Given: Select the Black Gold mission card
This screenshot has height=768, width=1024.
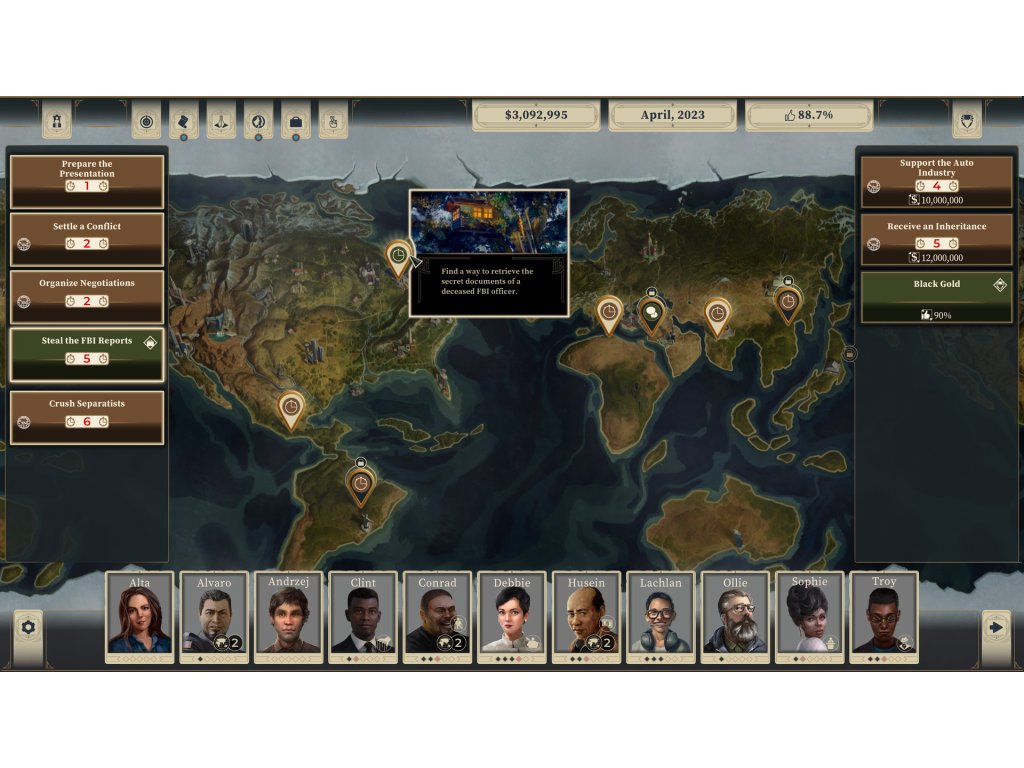Looking at the screenshot, I should click(x=936, y=298).
